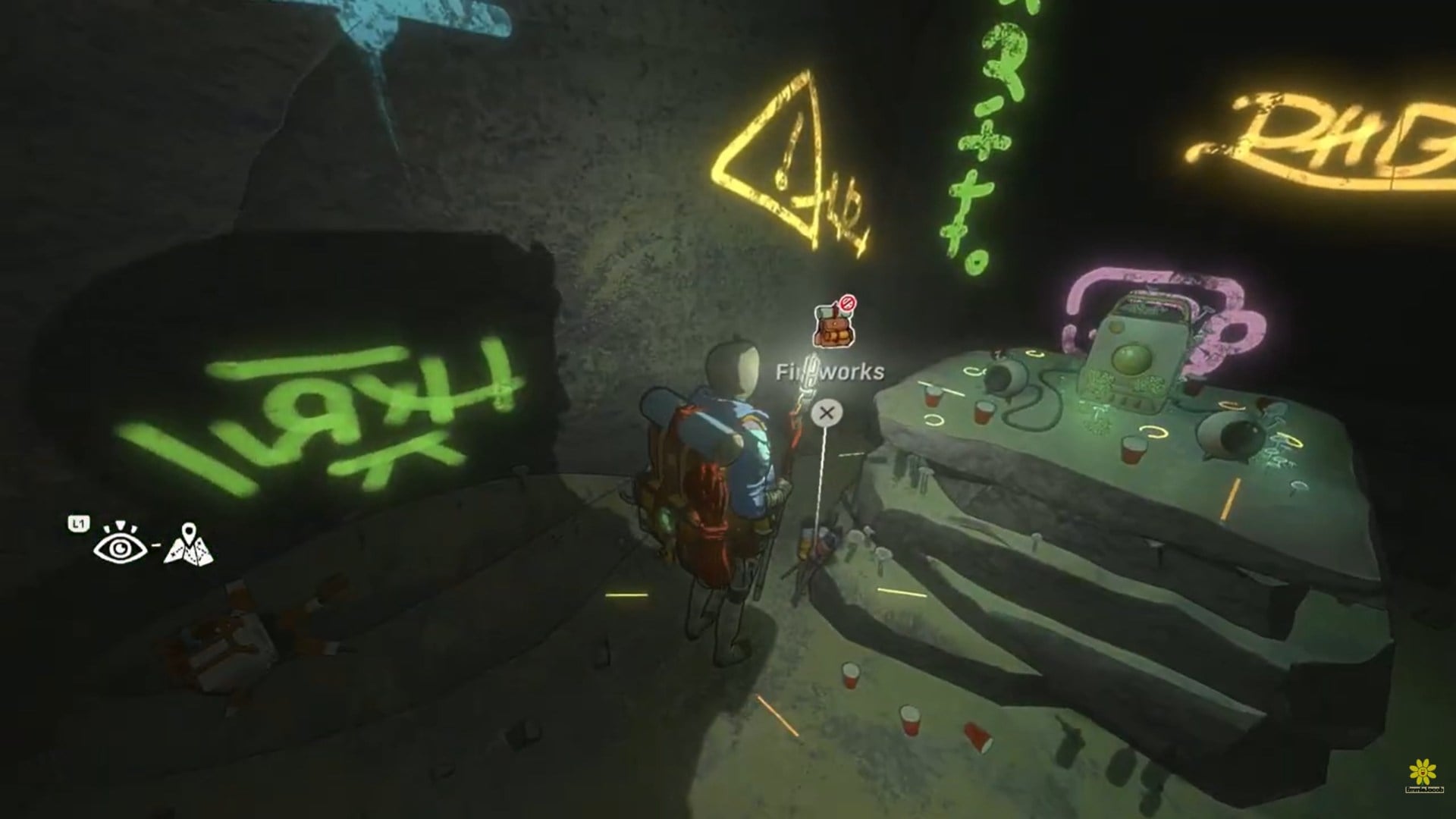Click the Fireworks label
Screen dimensions: 1456x819
[x=830, y=371]
